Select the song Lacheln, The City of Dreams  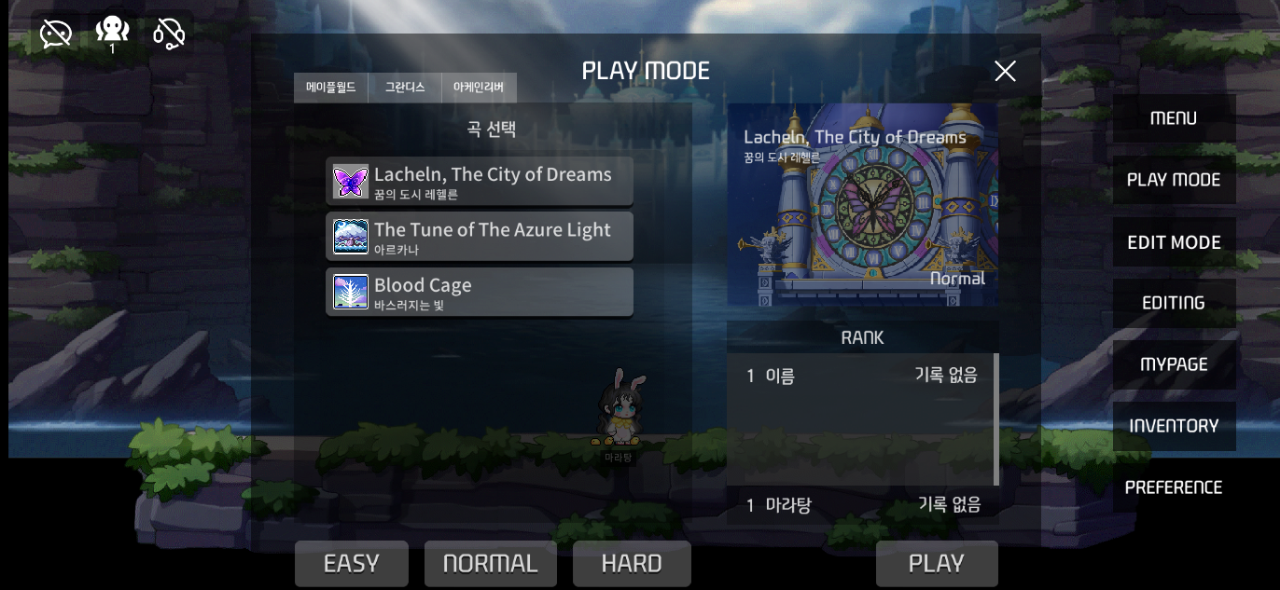[x=479, y=182]
